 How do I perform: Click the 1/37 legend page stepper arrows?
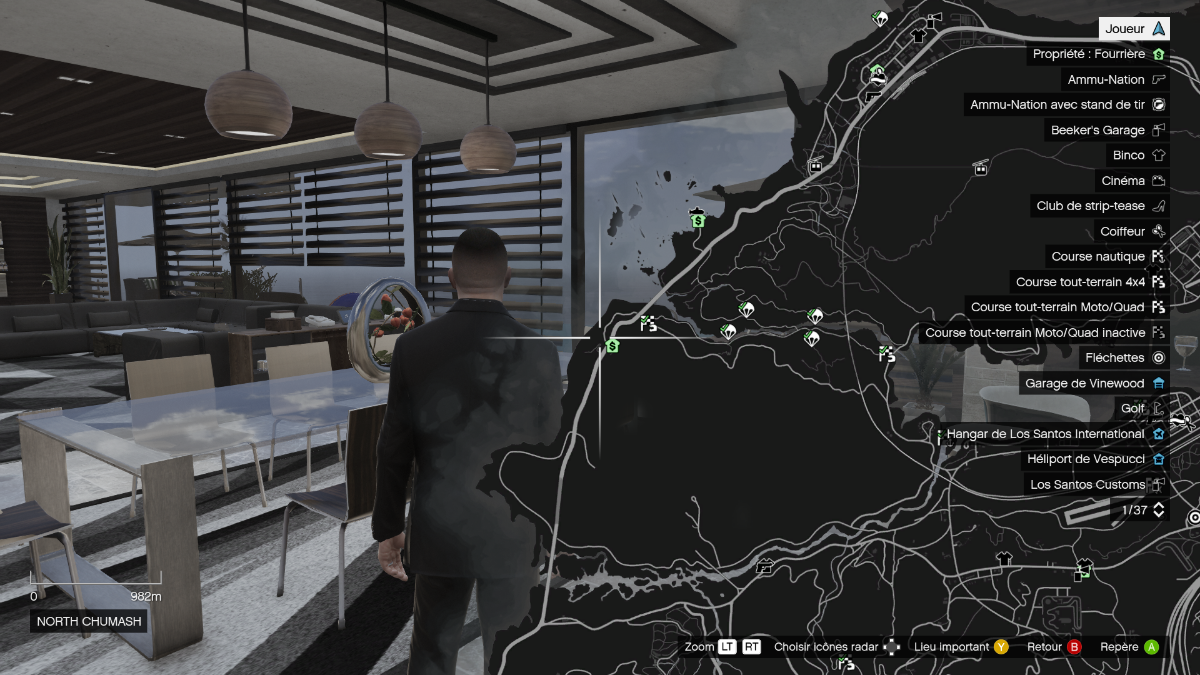click(x=1159, y=510)
